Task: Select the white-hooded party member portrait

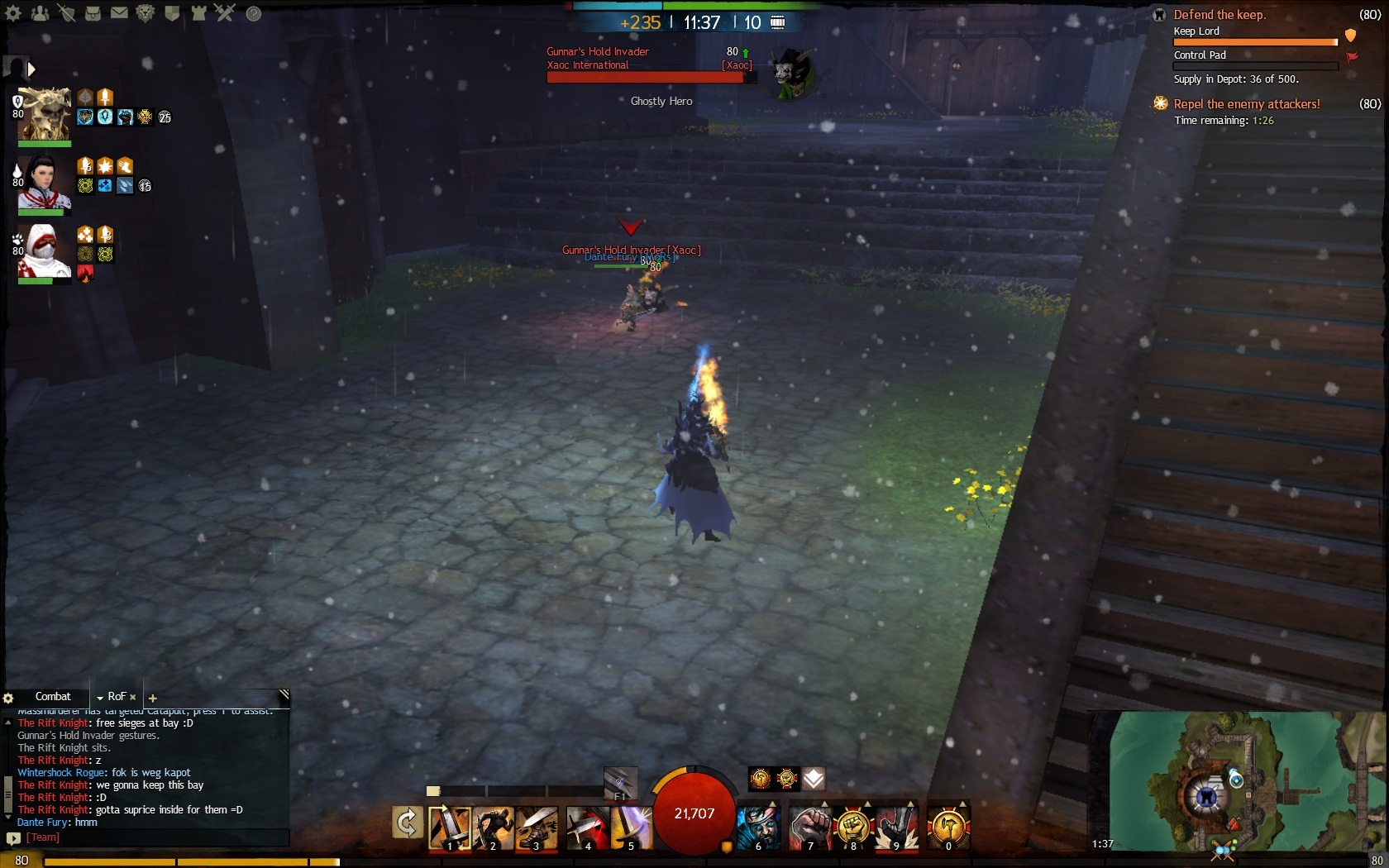Action: (x=44, y=250)
